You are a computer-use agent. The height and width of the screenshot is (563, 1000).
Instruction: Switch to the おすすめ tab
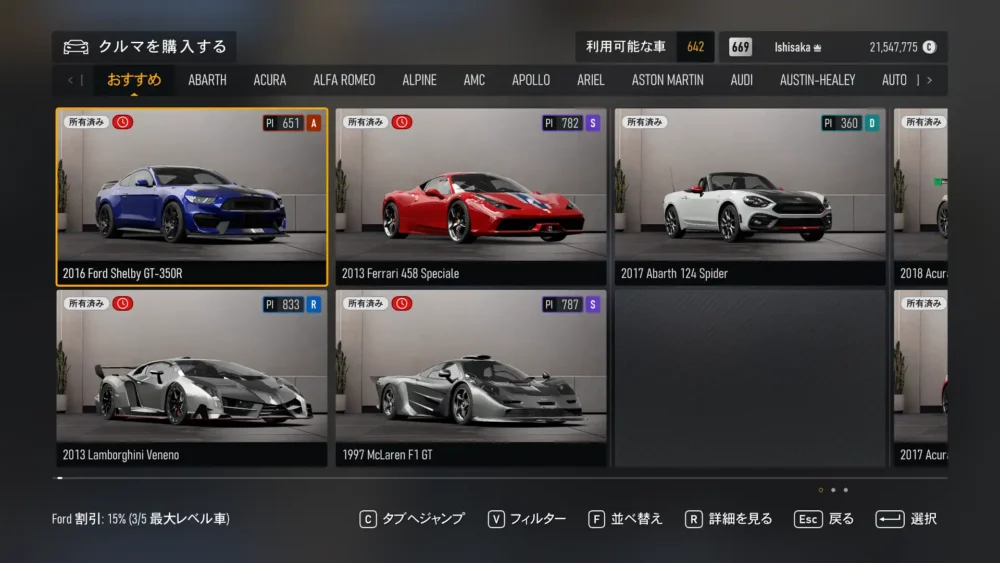coord(134,80)
